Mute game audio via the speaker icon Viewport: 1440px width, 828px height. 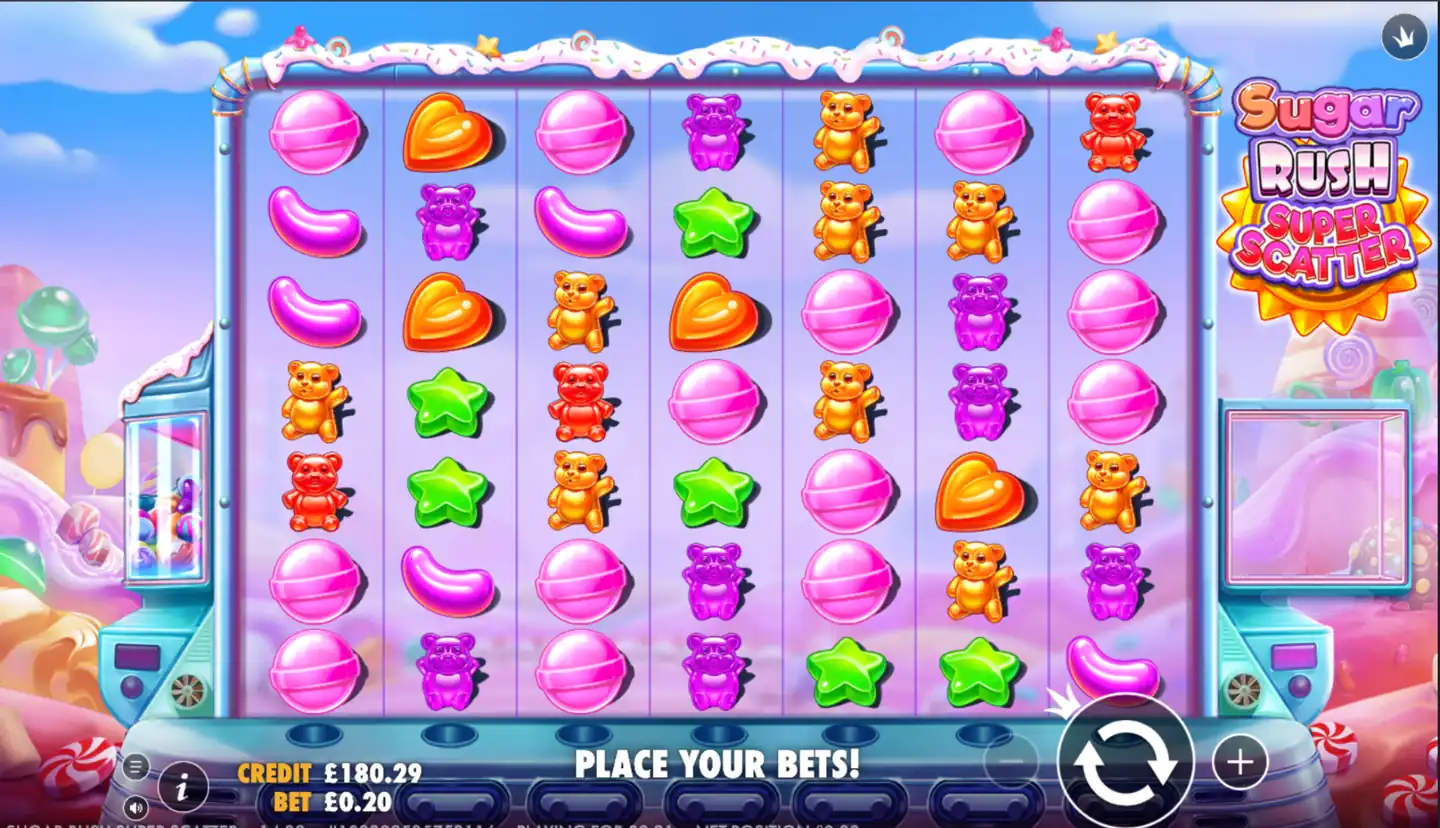click(135, 805)
